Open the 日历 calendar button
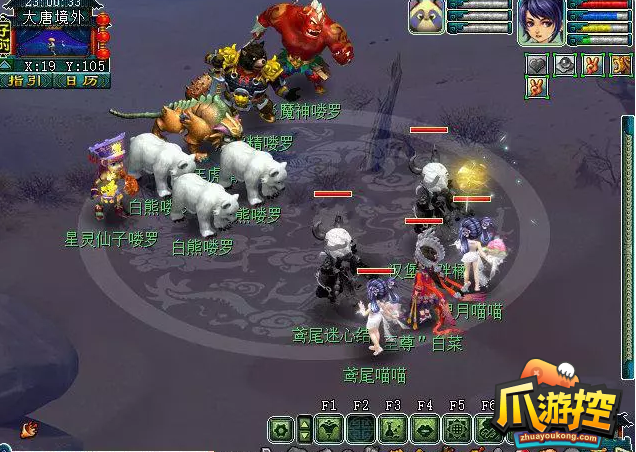 tap(76, 80)
